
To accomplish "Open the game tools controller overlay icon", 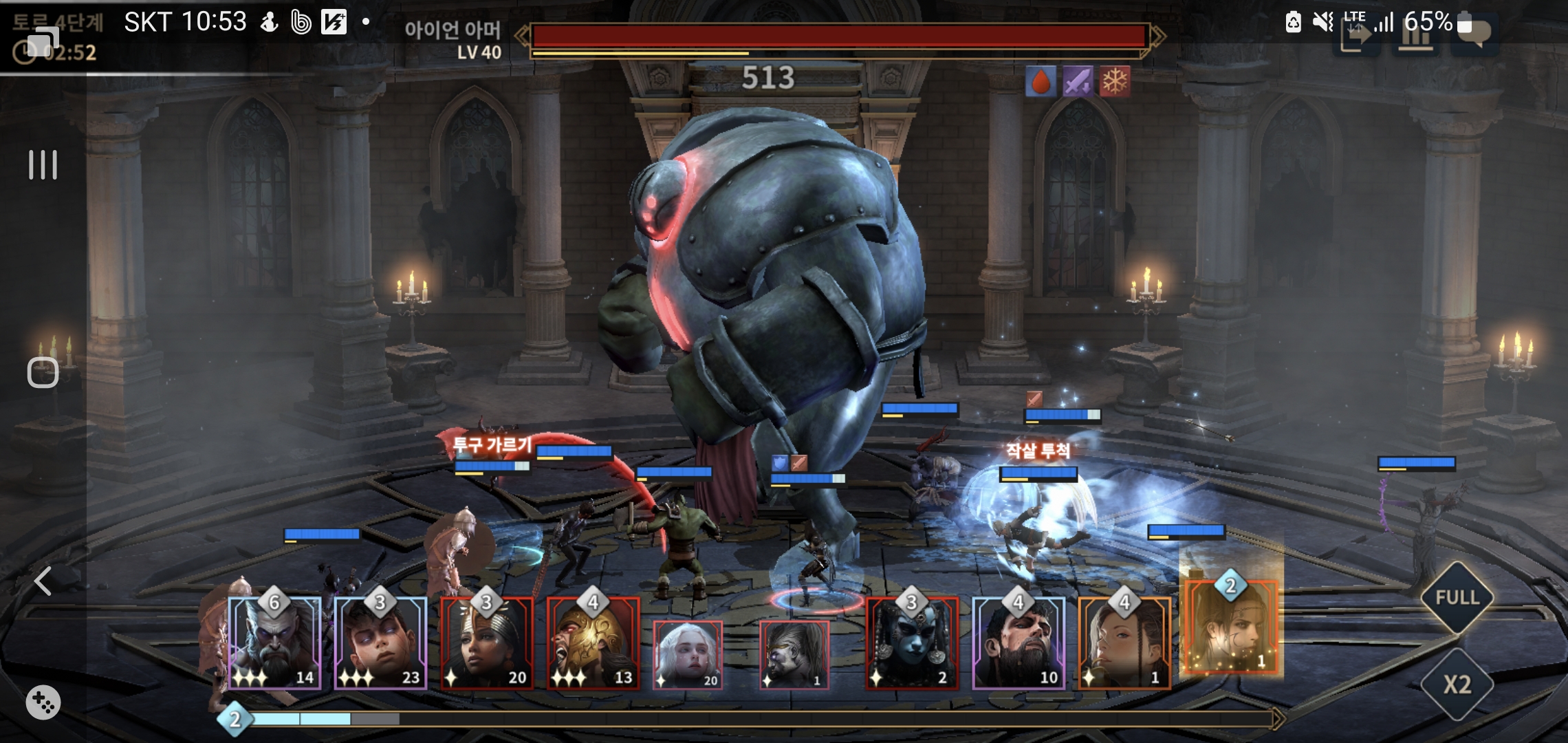I will [x=43, y=702].
